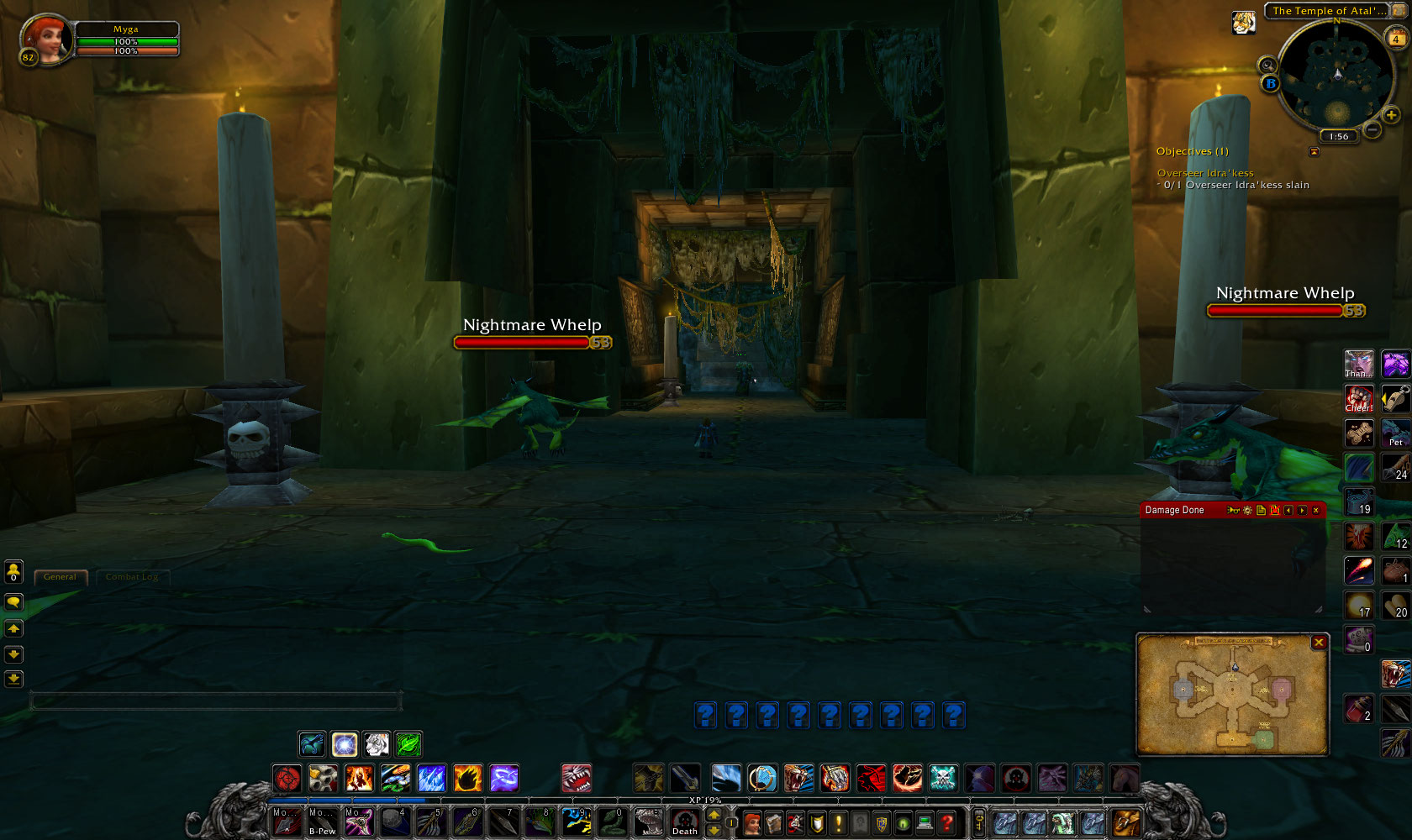This screenshot has height=840, width=1412.
Task: Click the Overseer Idra'kess quest link
Action: 1205,172
